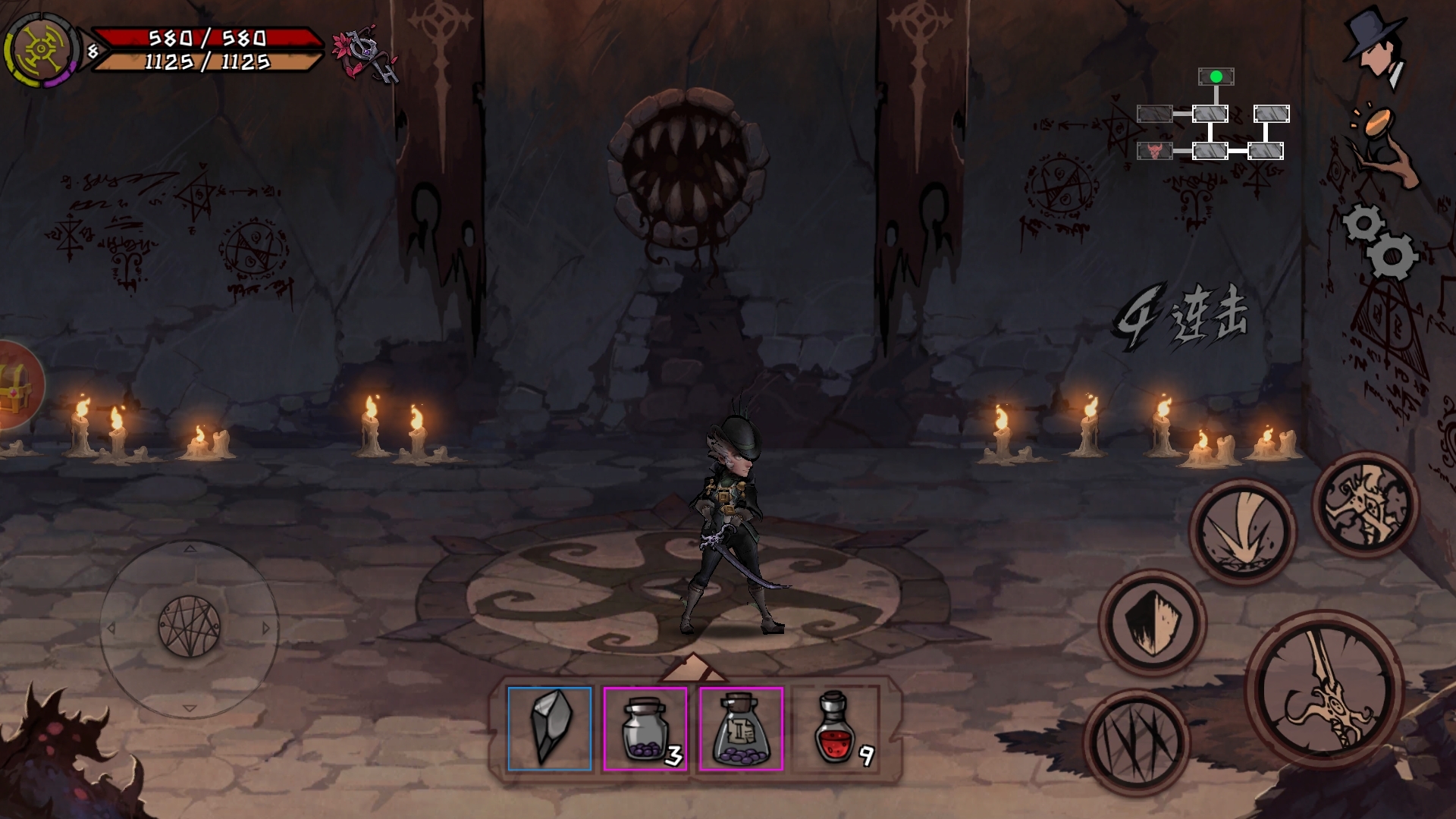Use the purple berries jar with count 3

[645, 728]
